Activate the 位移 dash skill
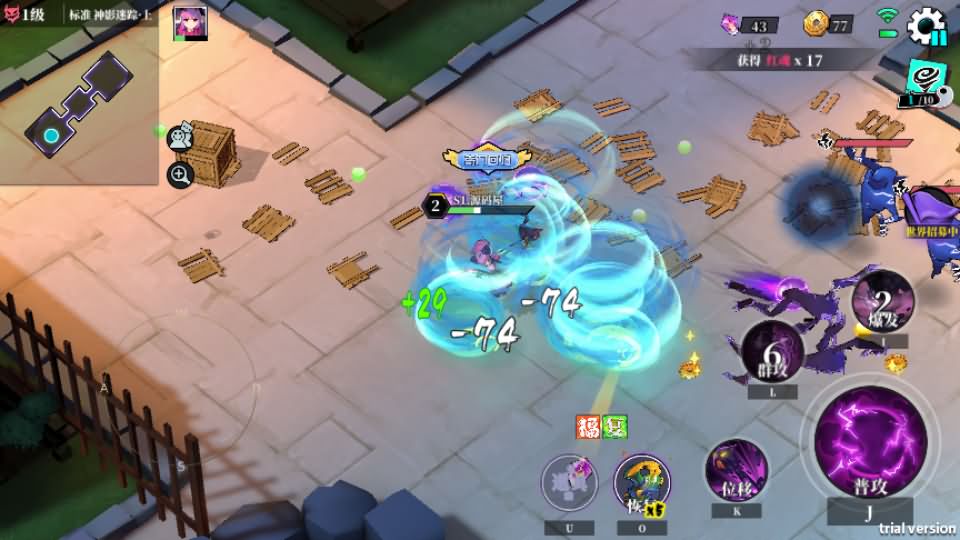Screen dimensions: 960x540 point(736,468)
